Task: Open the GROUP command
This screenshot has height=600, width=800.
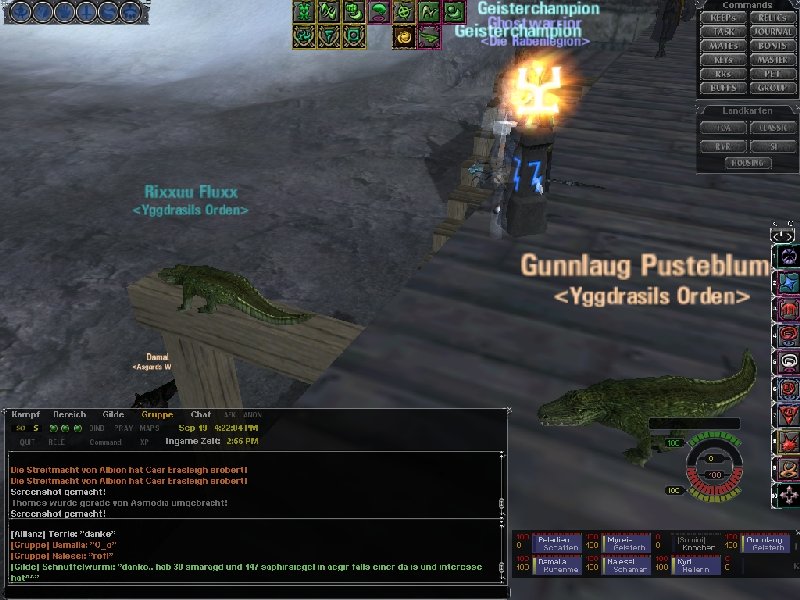Action: (x=771, y=88)
